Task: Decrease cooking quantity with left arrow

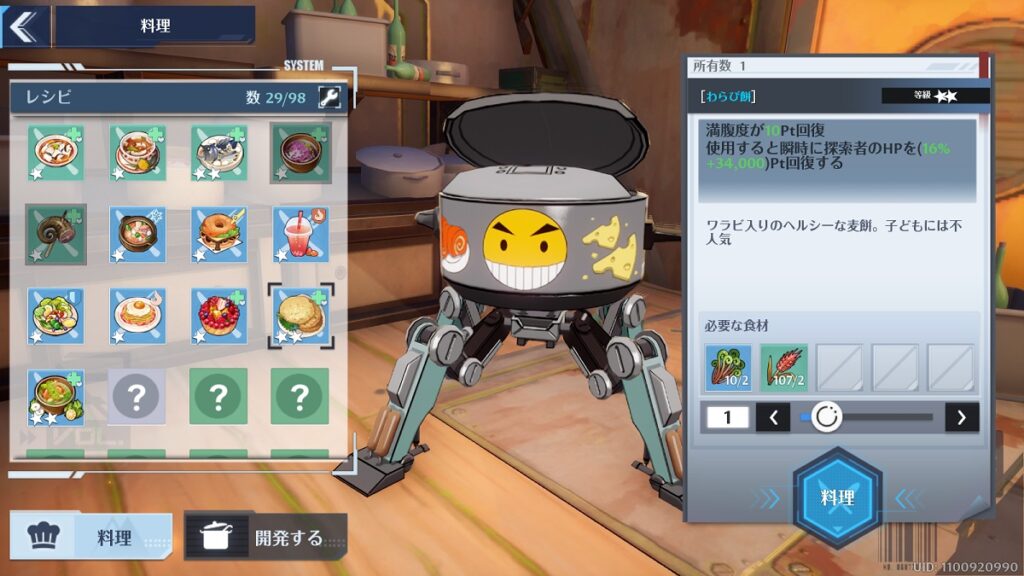Action: click(x=773, y=417)
